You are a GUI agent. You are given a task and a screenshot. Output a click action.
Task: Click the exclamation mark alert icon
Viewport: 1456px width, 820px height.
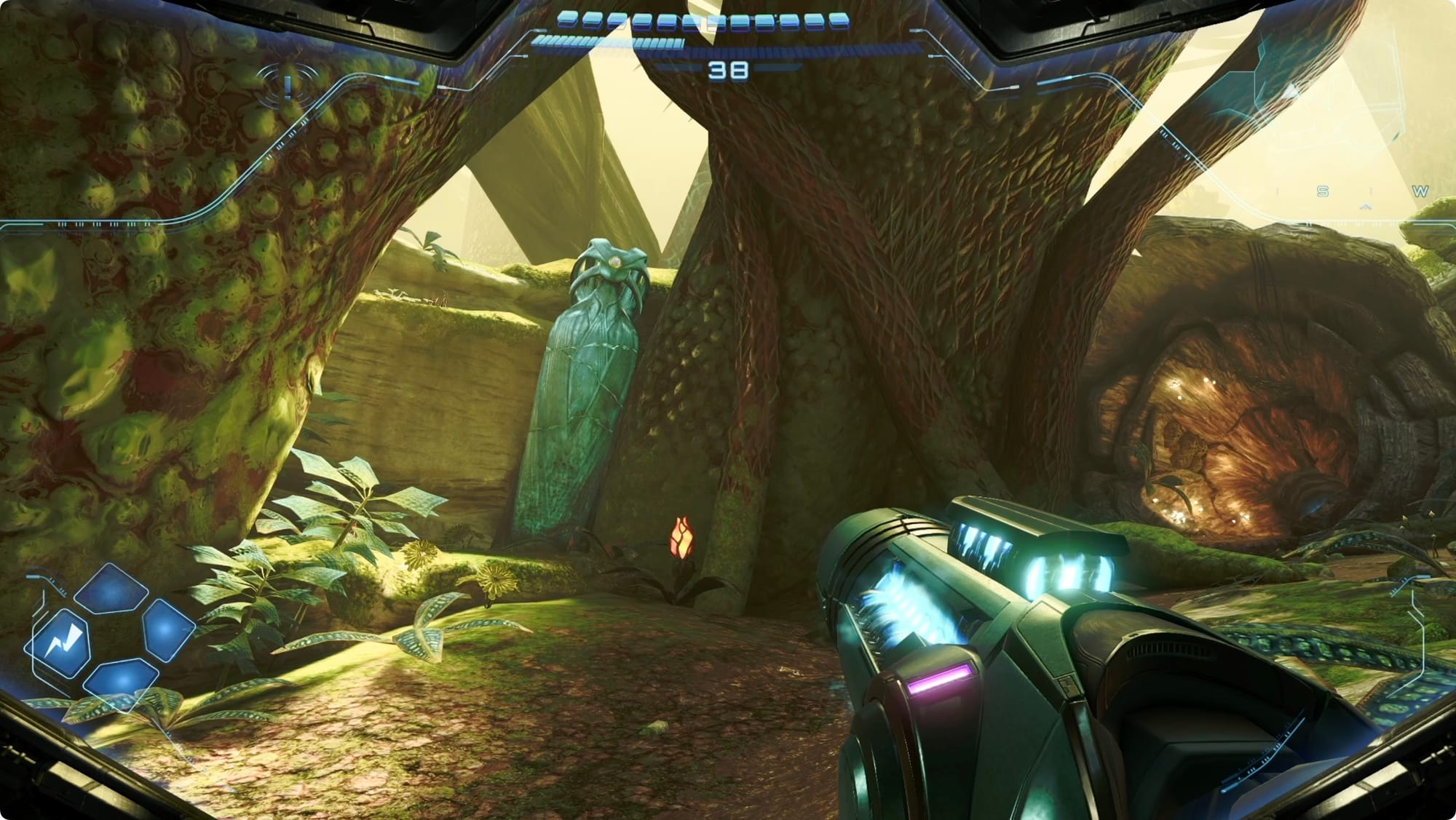[x=288, y=87]
